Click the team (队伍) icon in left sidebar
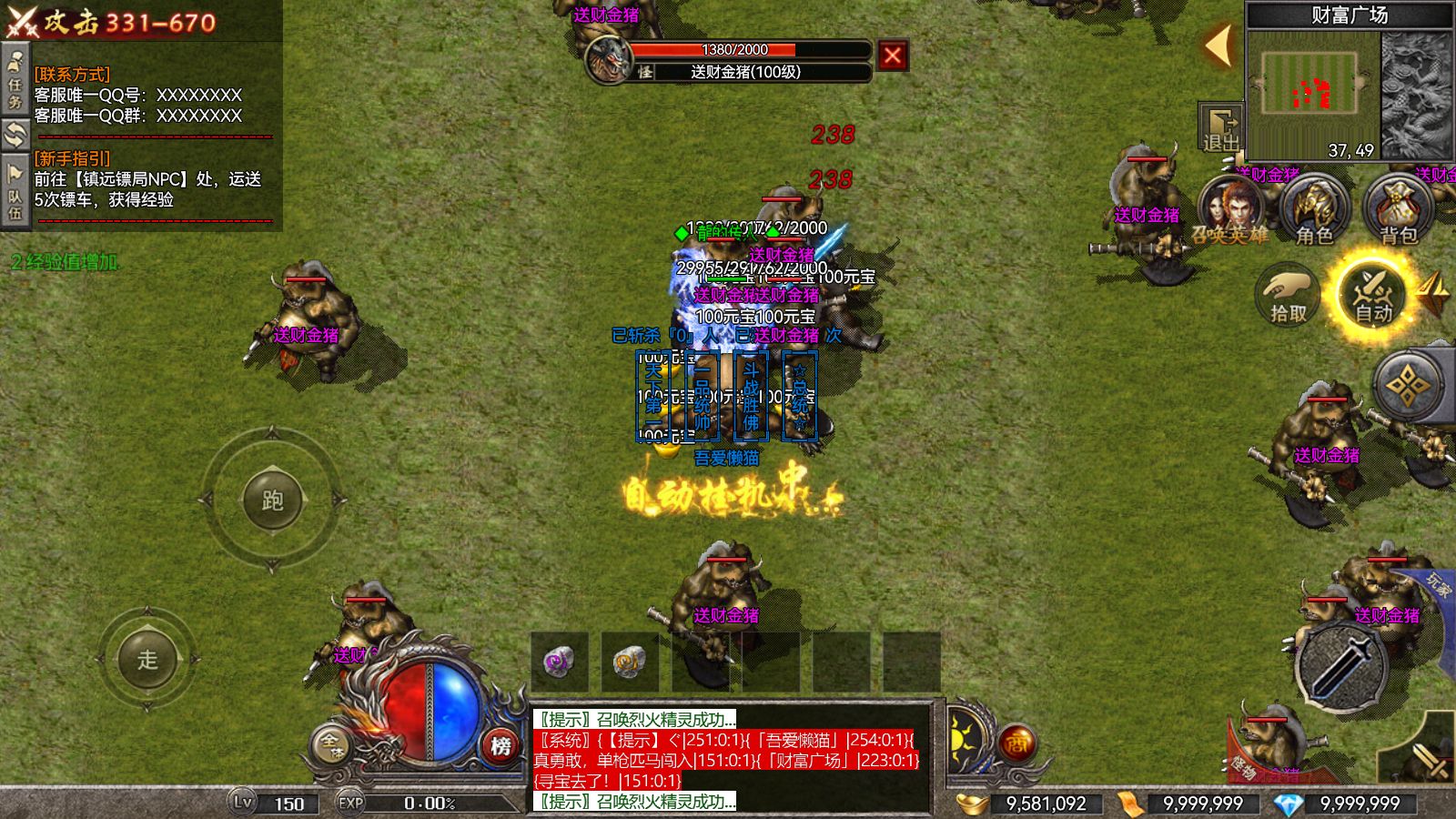This screenshot has height=819, width=1456. click(x=15, y=175)
